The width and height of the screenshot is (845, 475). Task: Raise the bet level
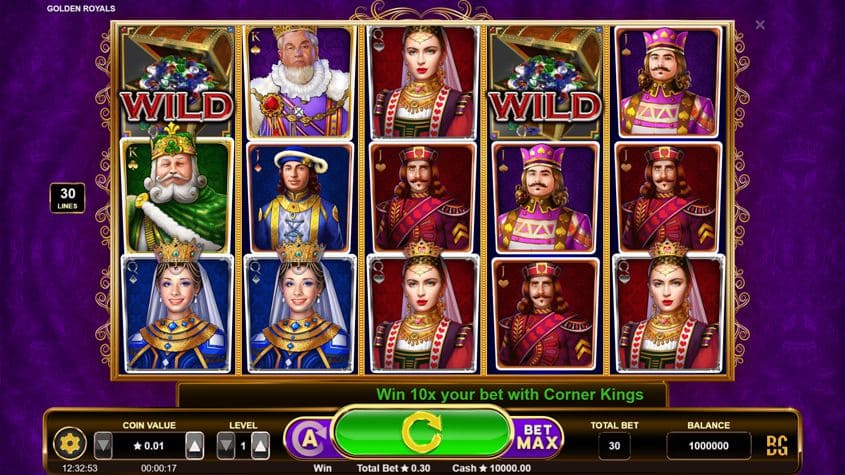(x=260, y=444)
